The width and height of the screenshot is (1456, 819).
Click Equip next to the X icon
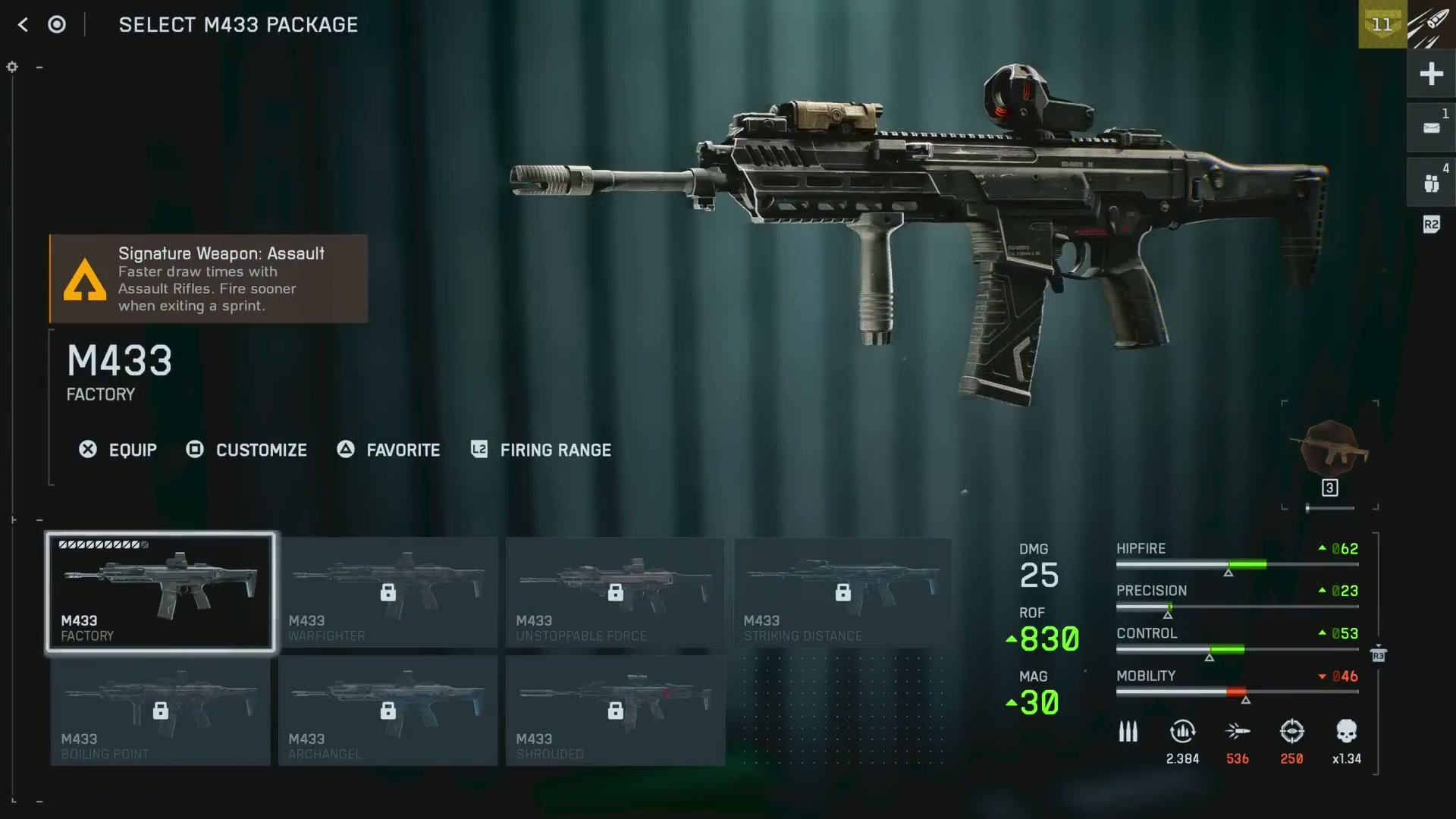pyautogui.click(x=118, y=450)
